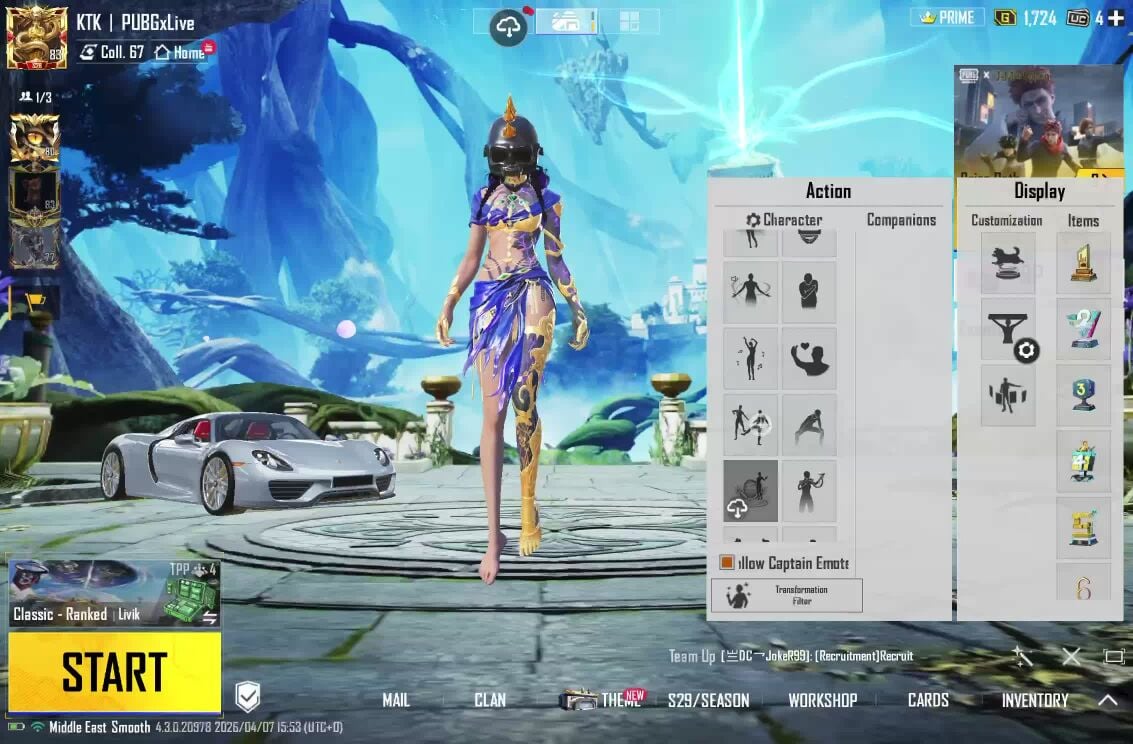Click the UC plus button to add currency
The width and height of the screenshot is (1133, 744).
click(x=1115, y=18)
